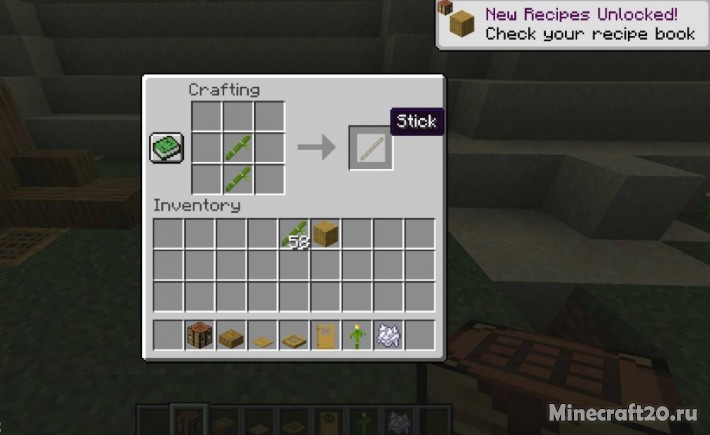
Task: Select the bamboo slab in the hotbar row
Action: click(x=231, y=335)
